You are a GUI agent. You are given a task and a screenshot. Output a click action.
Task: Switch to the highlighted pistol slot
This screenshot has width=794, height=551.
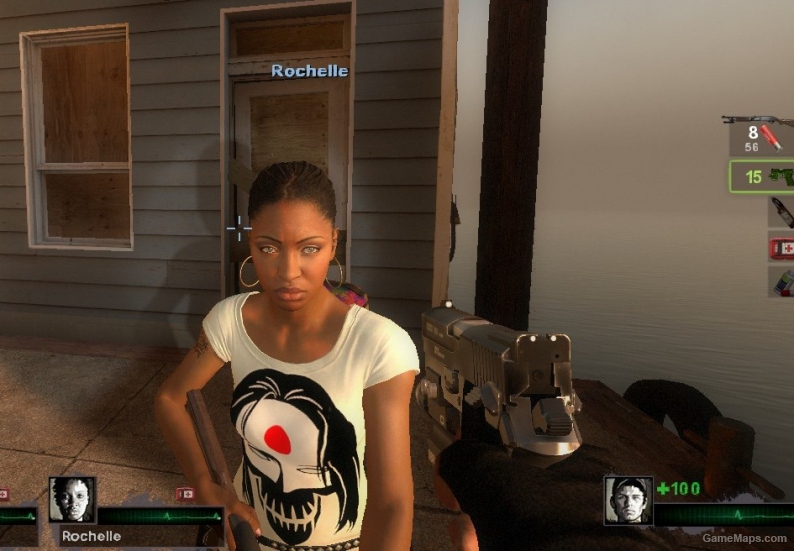click(x=761, y=178)
